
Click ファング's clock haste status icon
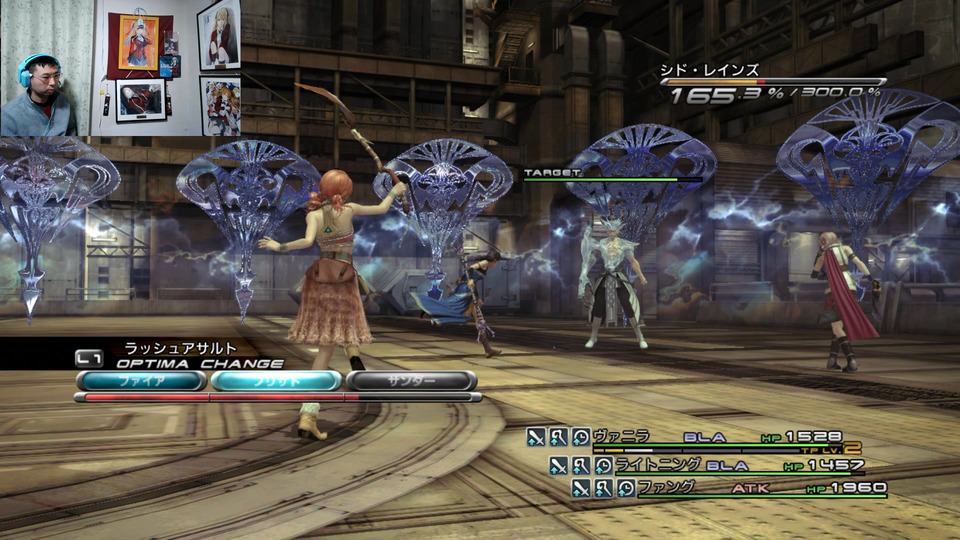tap(625, 488)
